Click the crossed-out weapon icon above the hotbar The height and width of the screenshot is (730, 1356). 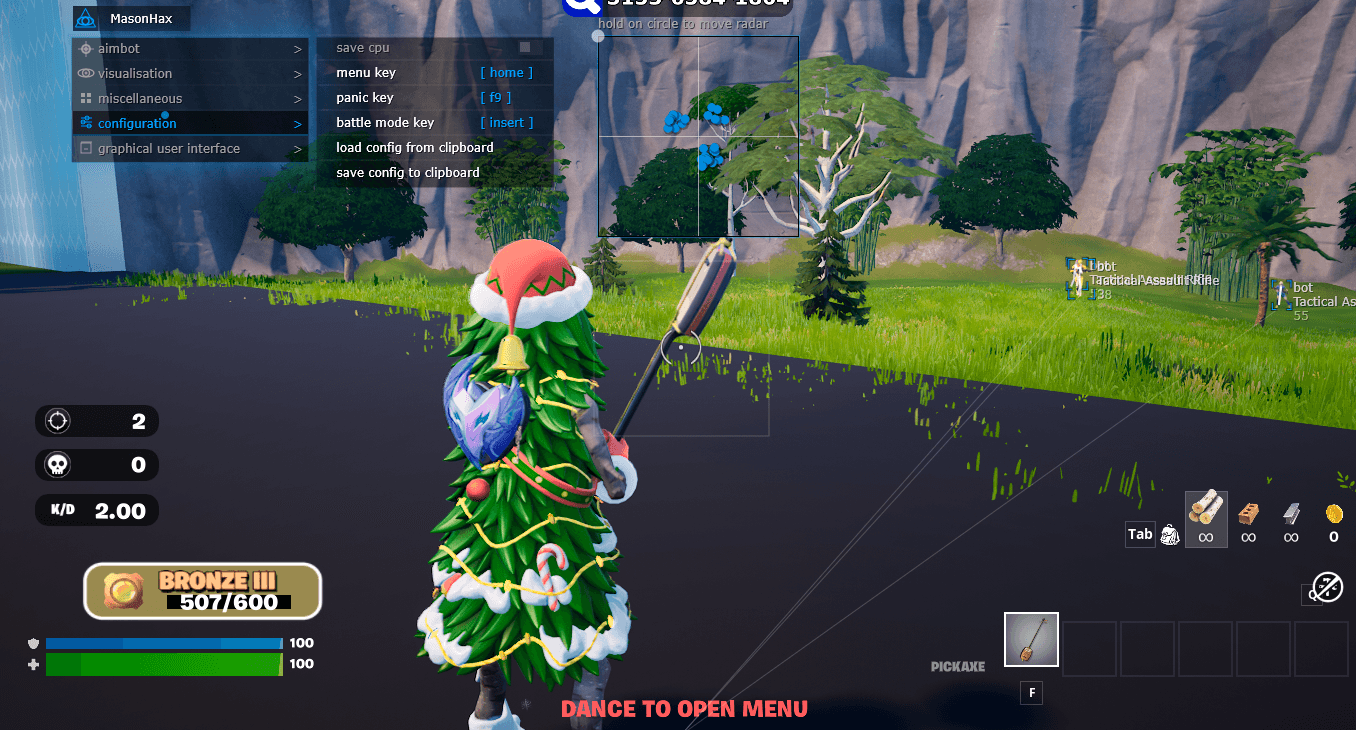[1330, 587]
